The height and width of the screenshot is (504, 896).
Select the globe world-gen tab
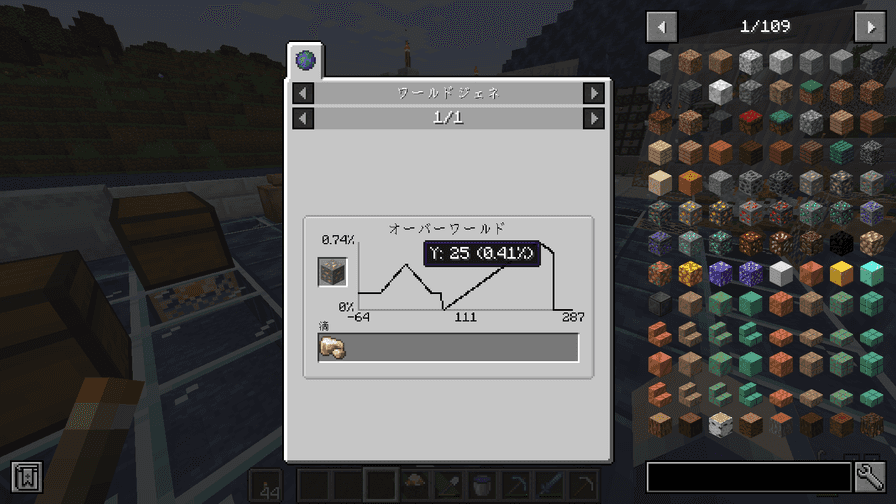pos(304,61)
